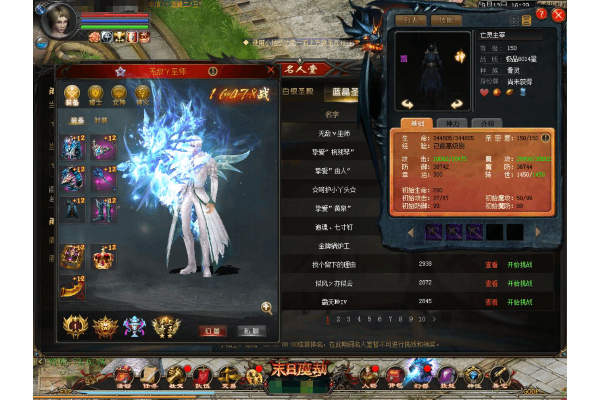Close the character equipment panel

[x=271, y=70]
